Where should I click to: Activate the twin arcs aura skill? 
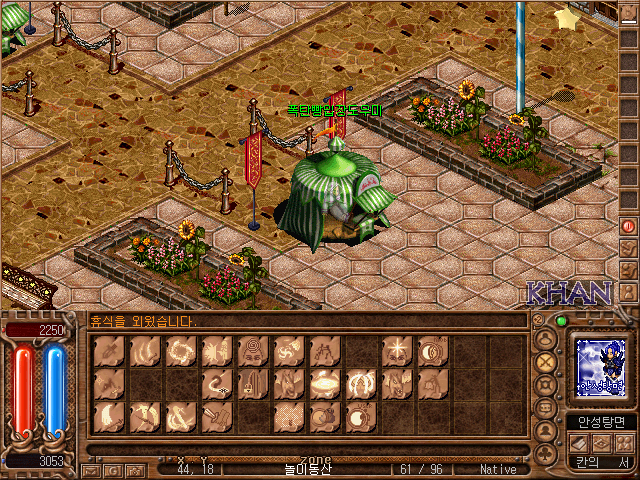361,383
